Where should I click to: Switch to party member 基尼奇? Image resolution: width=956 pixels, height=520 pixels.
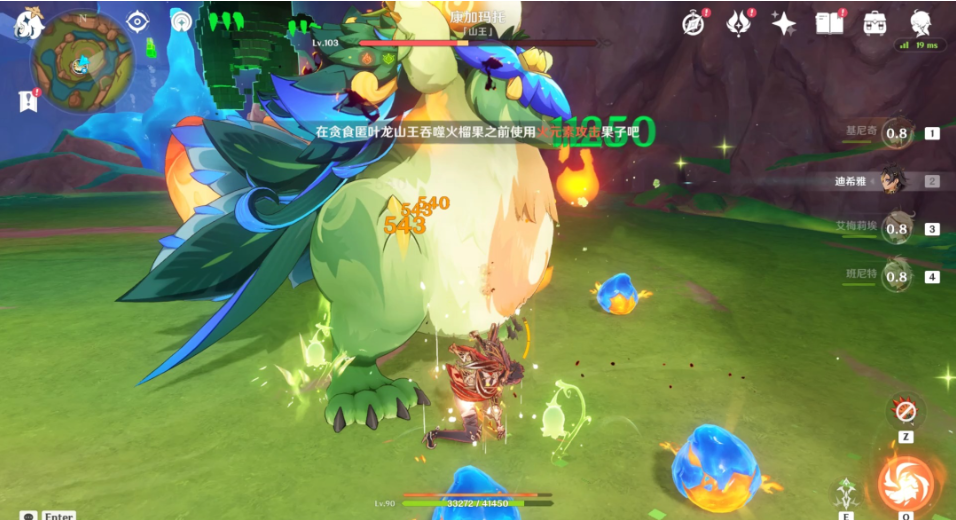click(896, 133)
